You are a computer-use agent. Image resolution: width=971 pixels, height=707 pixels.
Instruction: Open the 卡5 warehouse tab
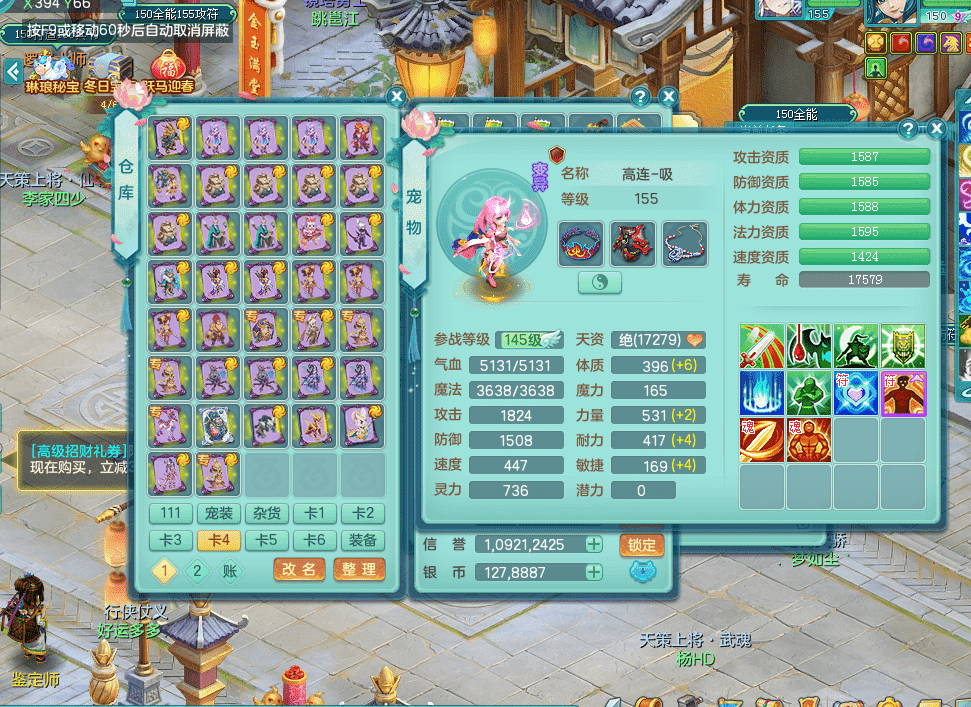(267, 541)
